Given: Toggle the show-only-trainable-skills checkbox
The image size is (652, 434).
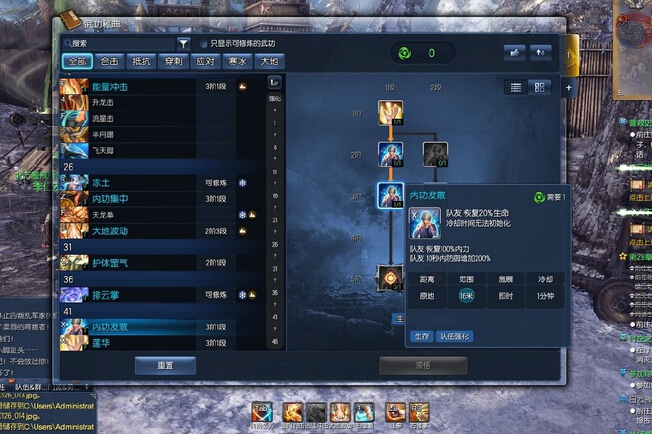Looking at the screenshot, I should pyautogui.click(x=204, y=44).
